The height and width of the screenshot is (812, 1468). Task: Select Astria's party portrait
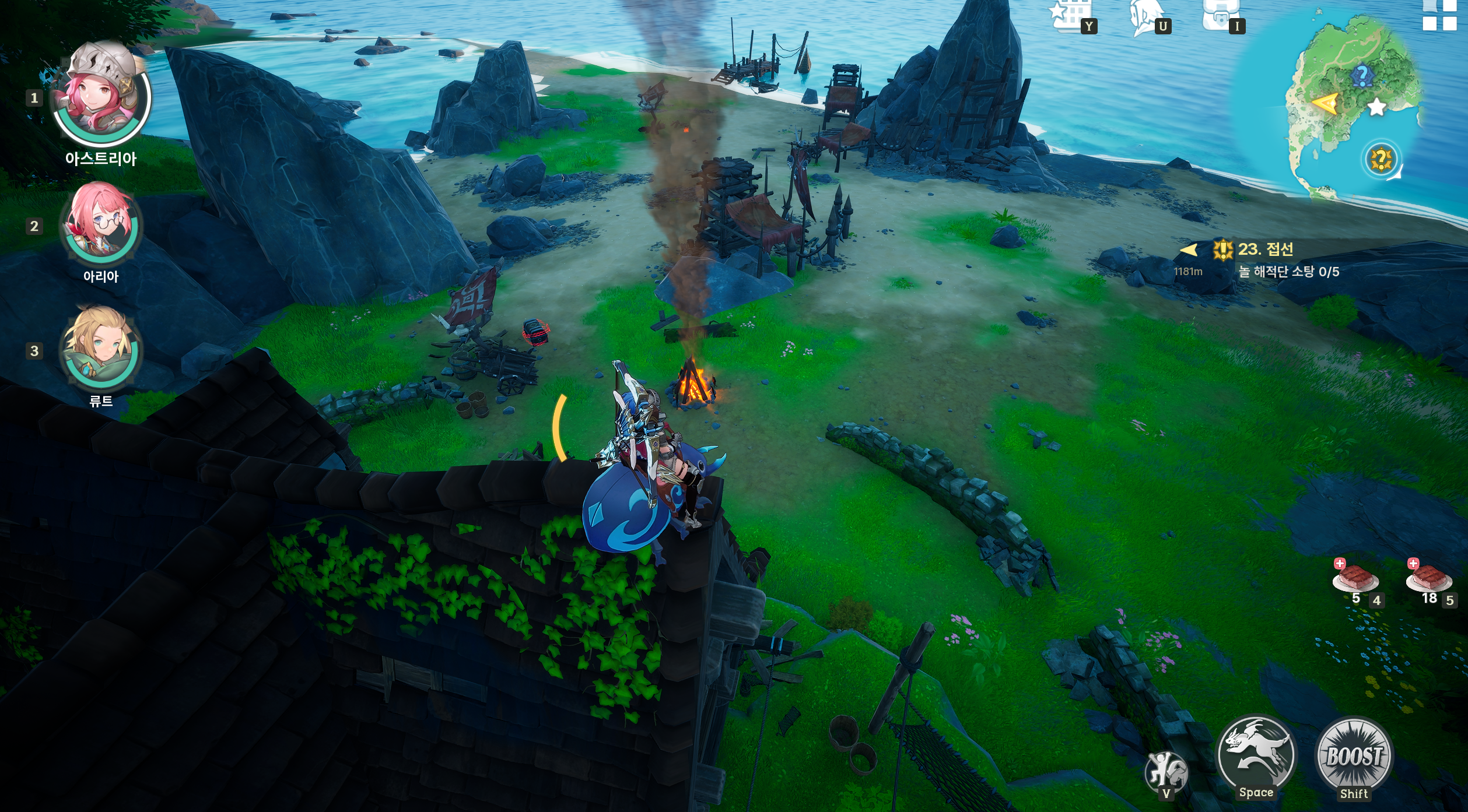coord(102,96)
